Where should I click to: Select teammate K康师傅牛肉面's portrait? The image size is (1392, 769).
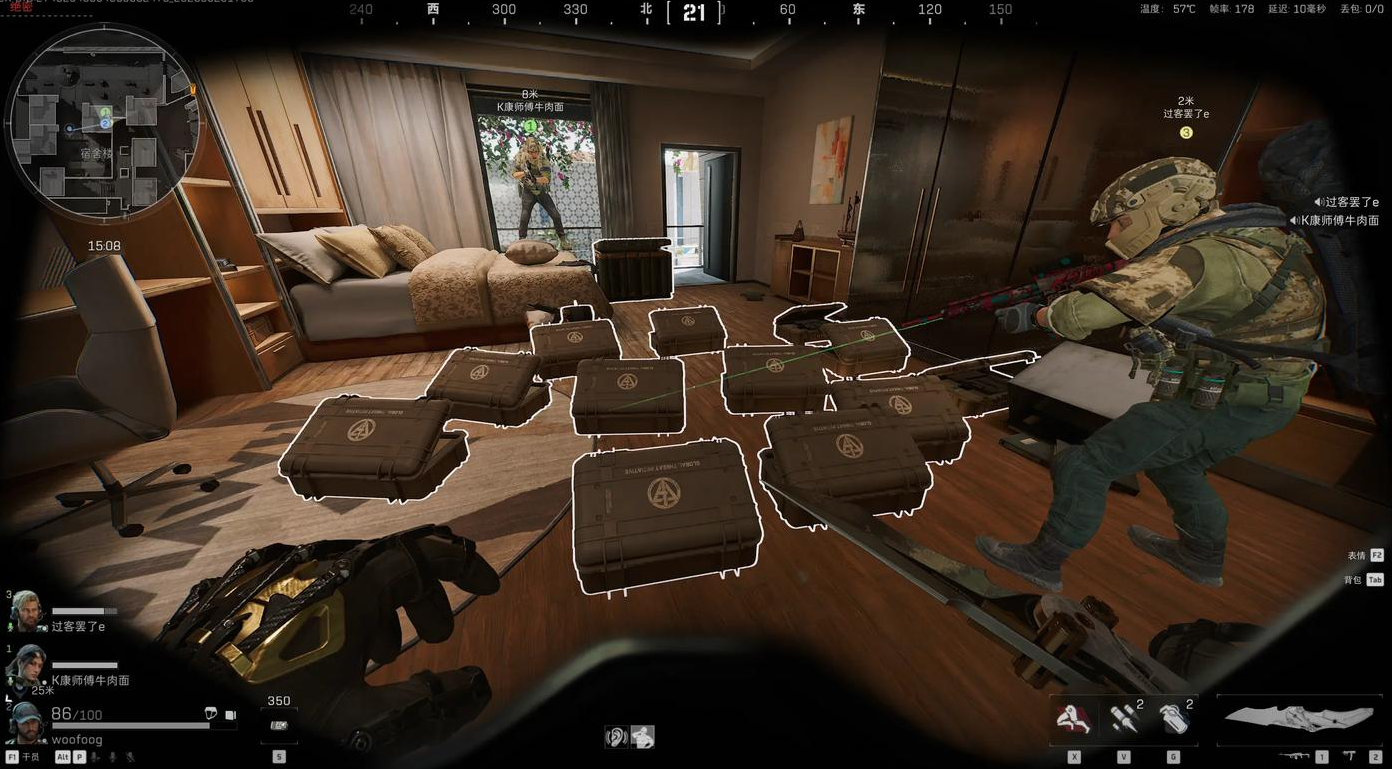27,664
